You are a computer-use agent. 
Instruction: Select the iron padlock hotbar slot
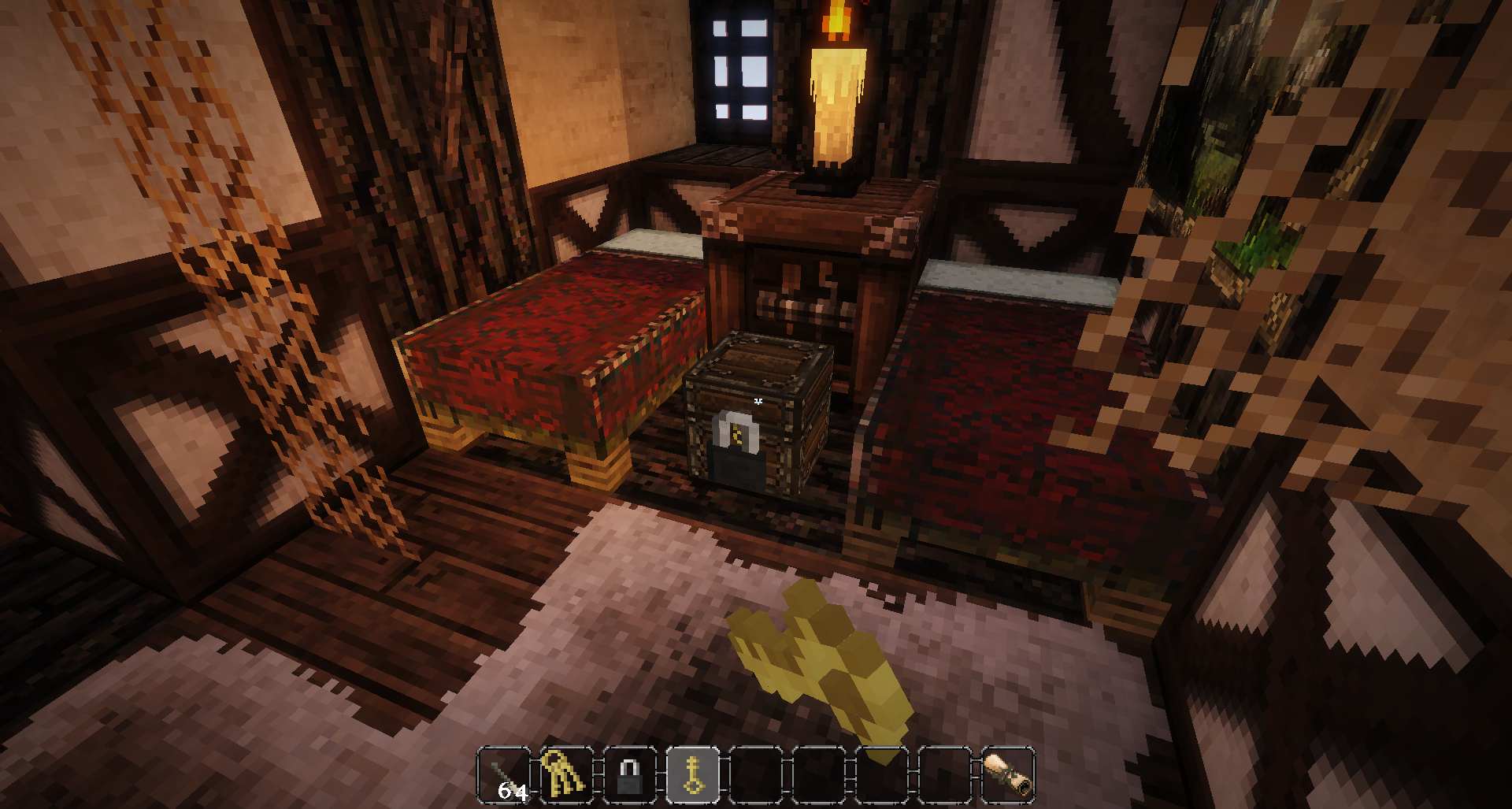[x=629, y=775]
